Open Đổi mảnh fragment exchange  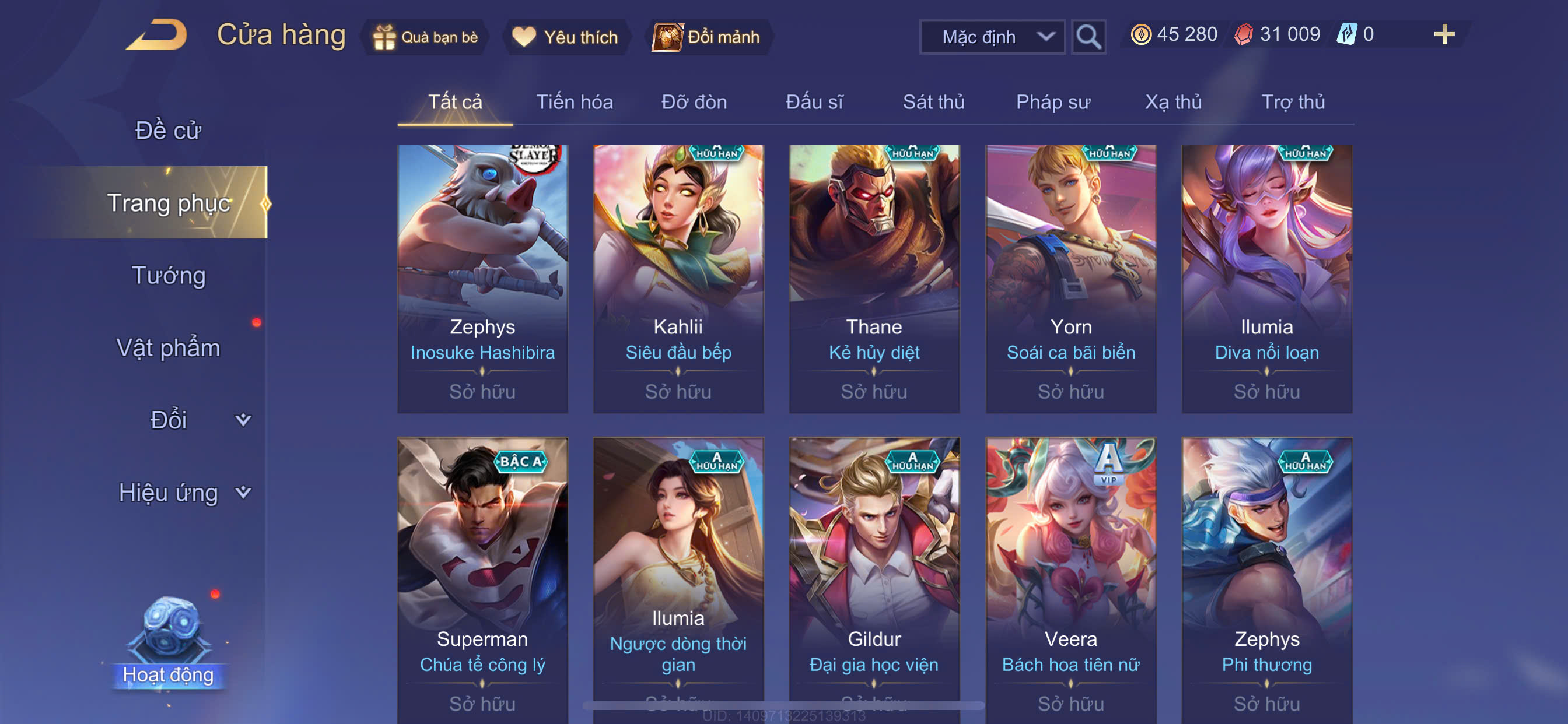pos(706,37)
